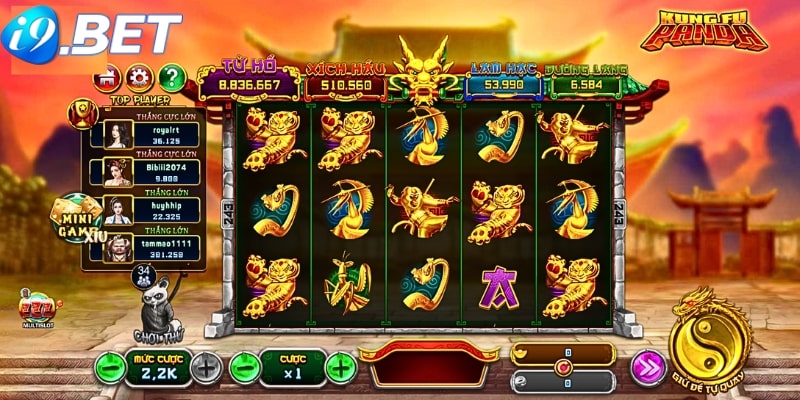Open the gear settings button
This screenshot has width=800, height=400.
(x=138, y=76)
